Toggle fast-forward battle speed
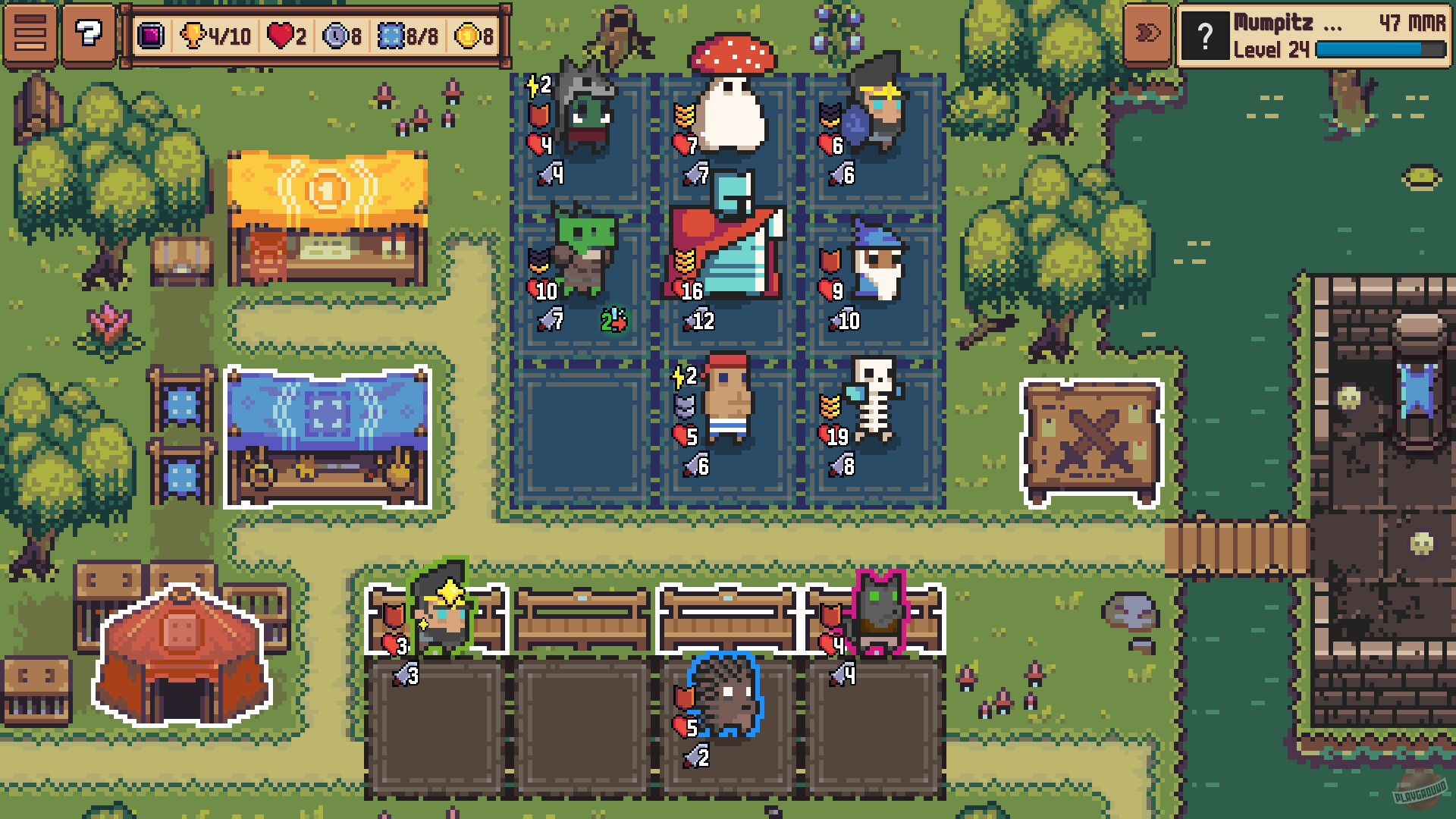This screenshot has height=819, width=1456. [1147, 32]
